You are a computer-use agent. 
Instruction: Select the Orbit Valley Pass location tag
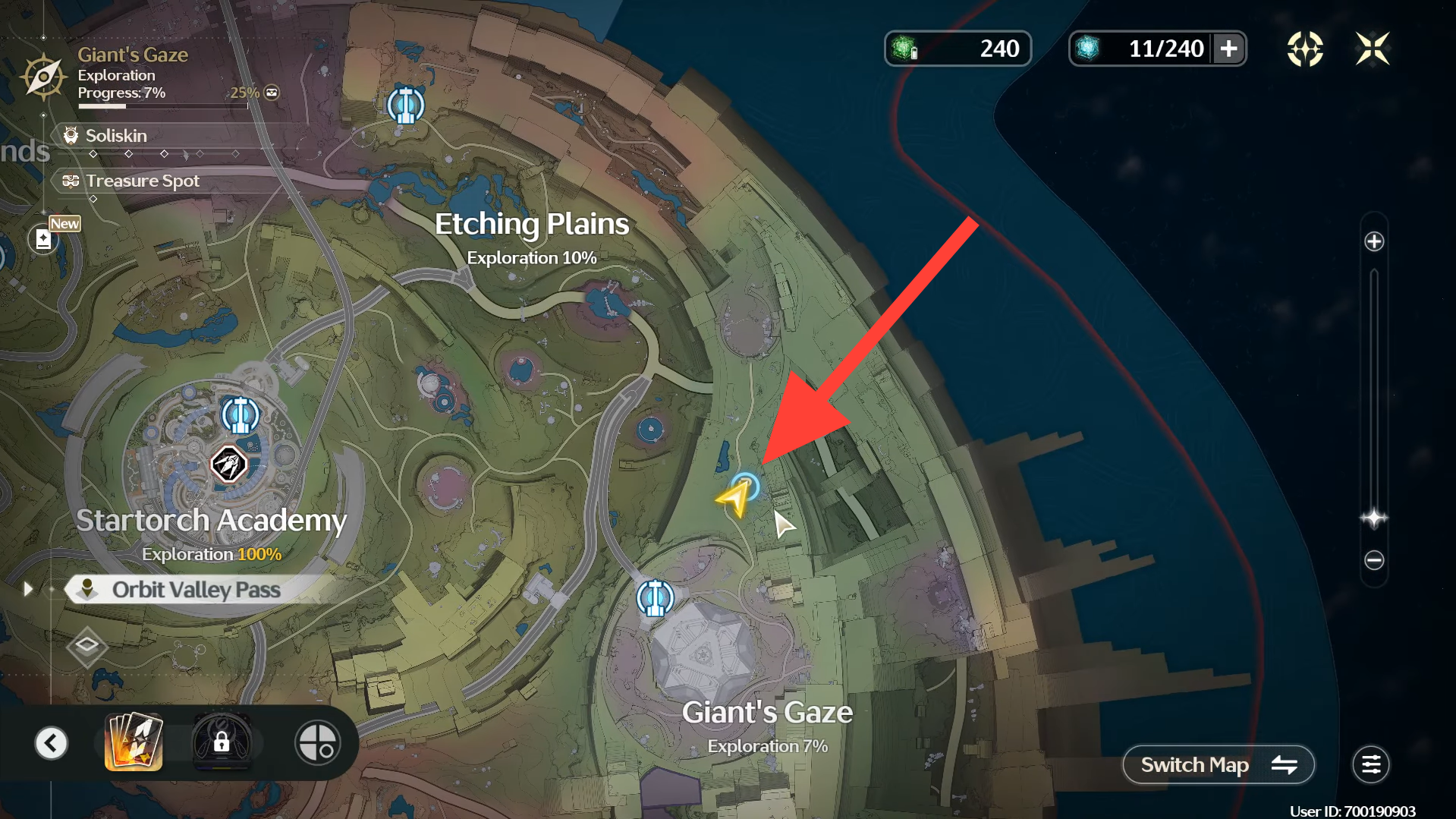coord(196,590)
